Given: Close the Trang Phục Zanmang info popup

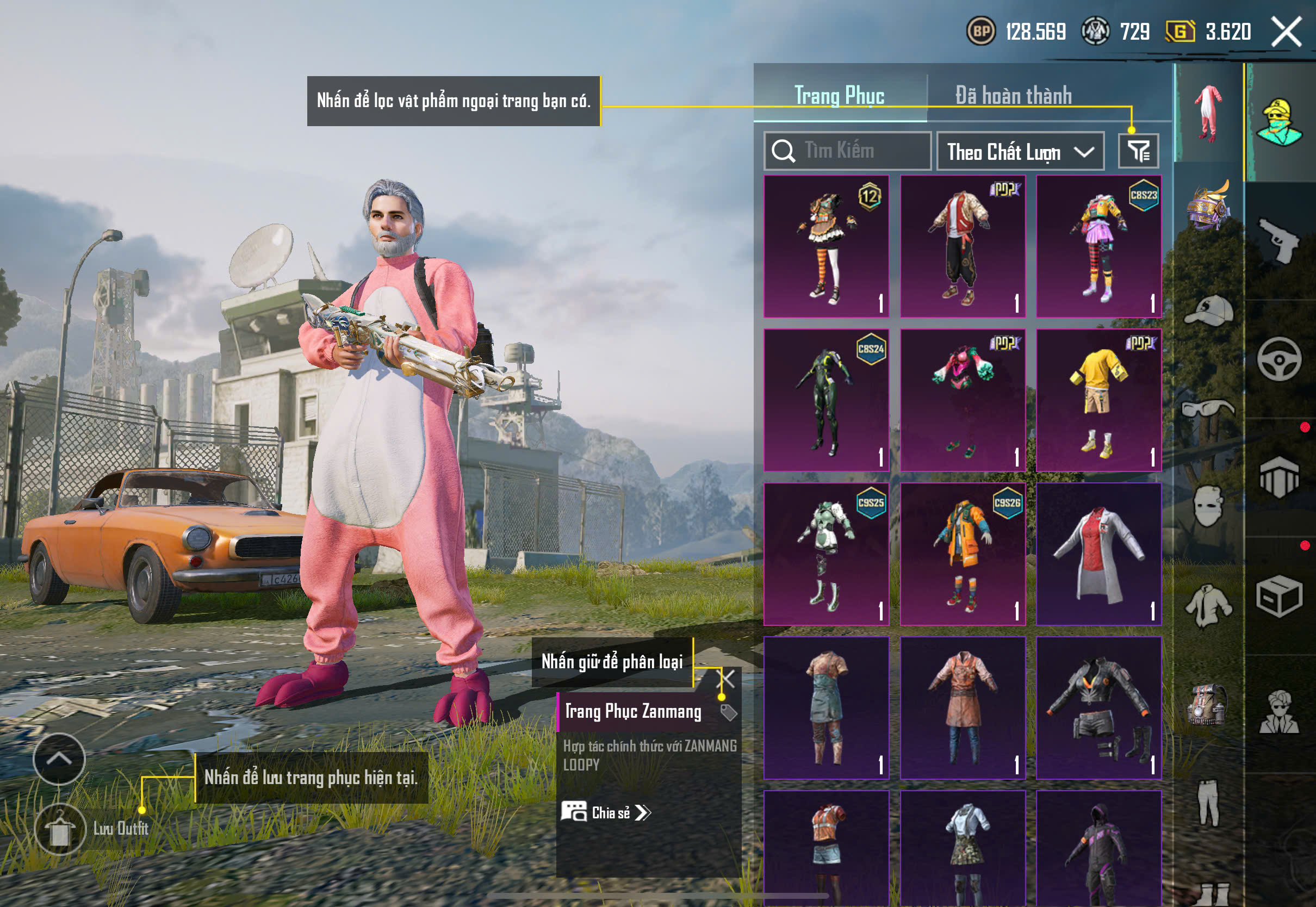Looking at the screenshot, I should pyautogui.click(x=727, y=679).
